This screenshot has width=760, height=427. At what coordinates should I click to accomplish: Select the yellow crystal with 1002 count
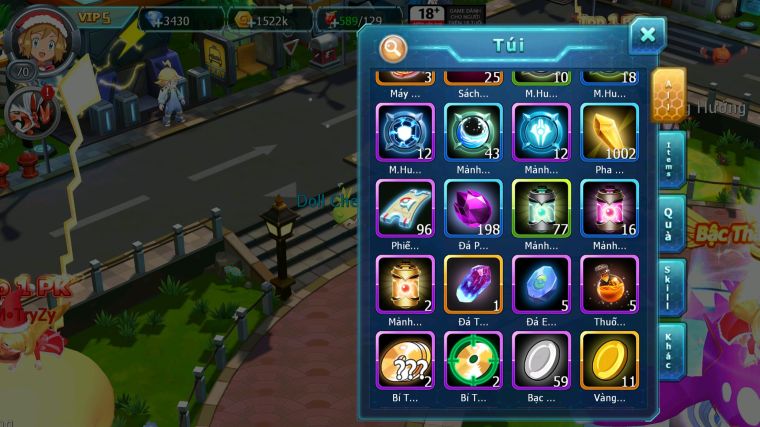609,133
